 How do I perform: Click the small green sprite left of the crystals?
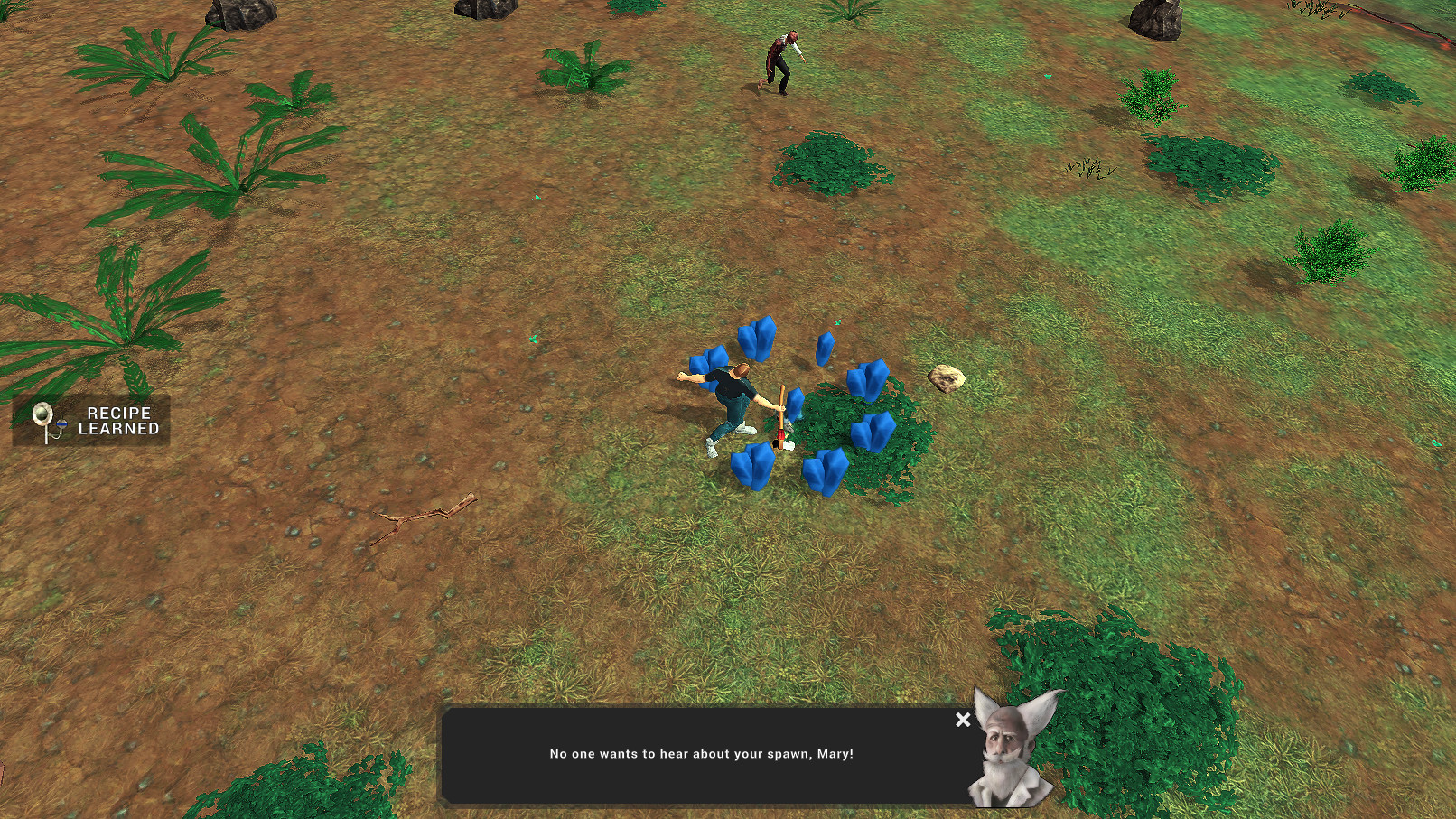click(x=532, y=340)
